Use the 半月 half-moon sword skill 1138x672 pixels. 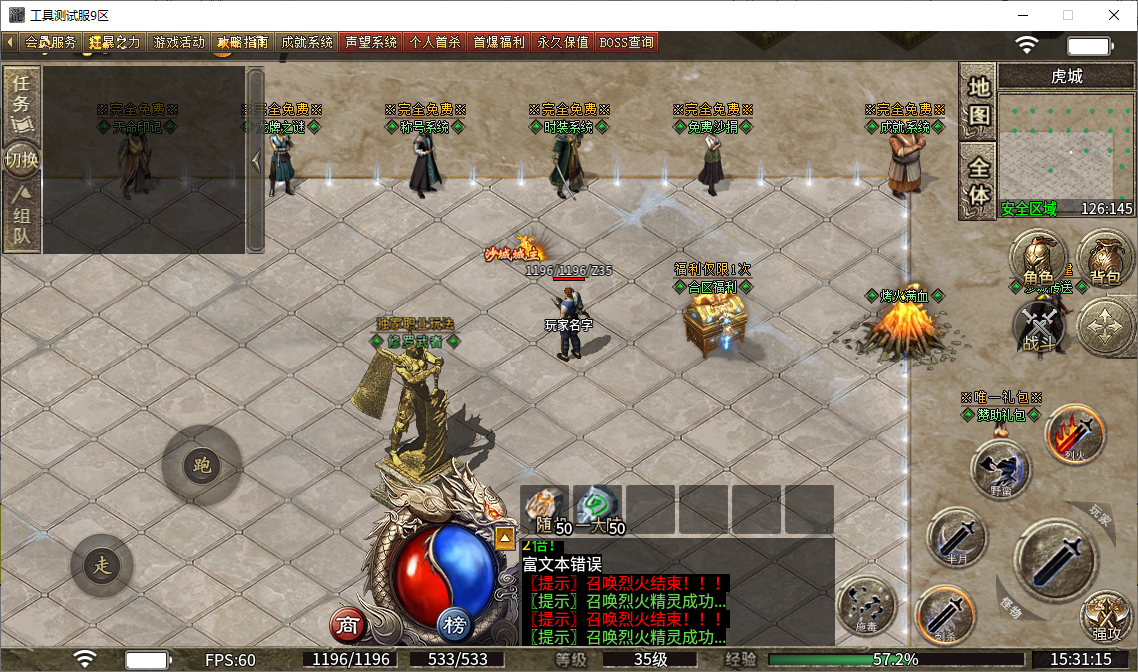point(957,537)
